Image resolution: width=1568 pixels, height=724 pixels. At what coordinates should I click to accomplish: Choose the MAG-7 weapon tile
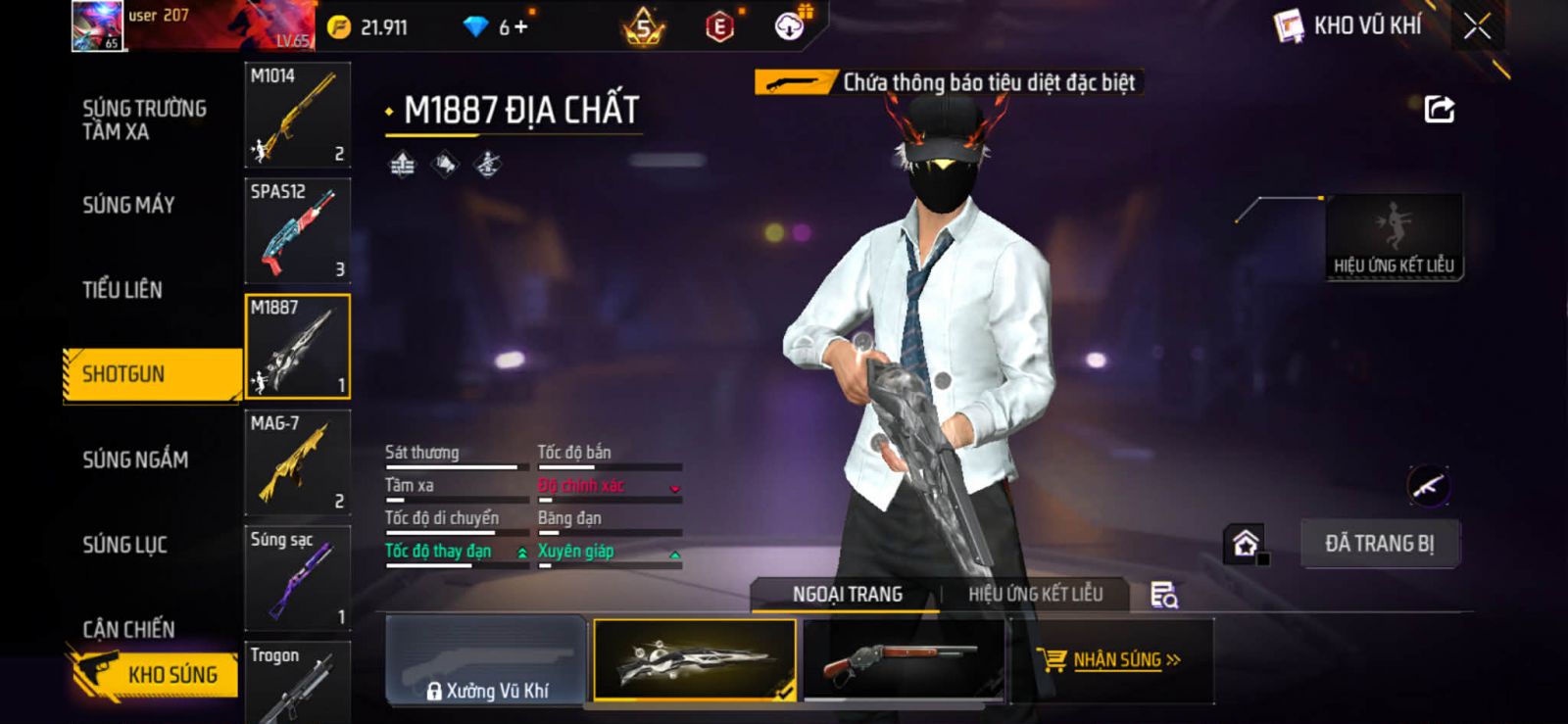[x=297, y=462]
